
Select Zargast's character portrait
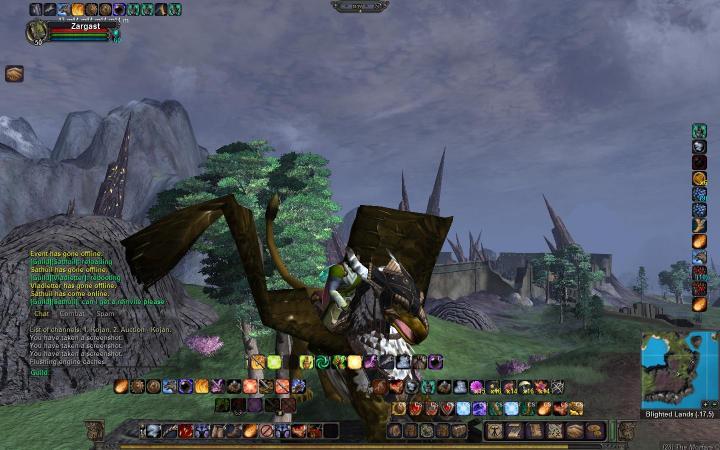tap(36, 32)
